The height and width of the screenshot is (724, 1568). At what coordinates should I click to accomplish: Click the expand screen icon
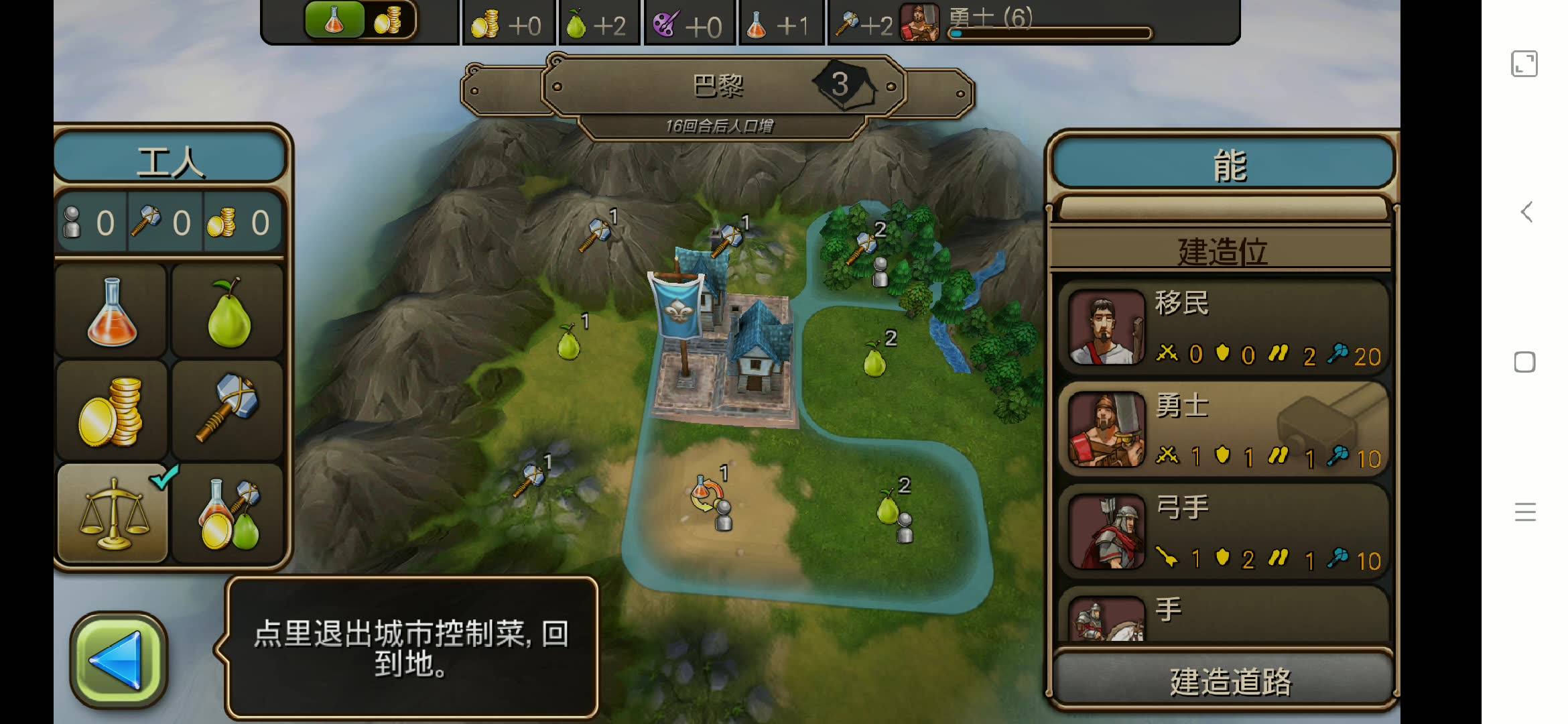pos(1524,64)
